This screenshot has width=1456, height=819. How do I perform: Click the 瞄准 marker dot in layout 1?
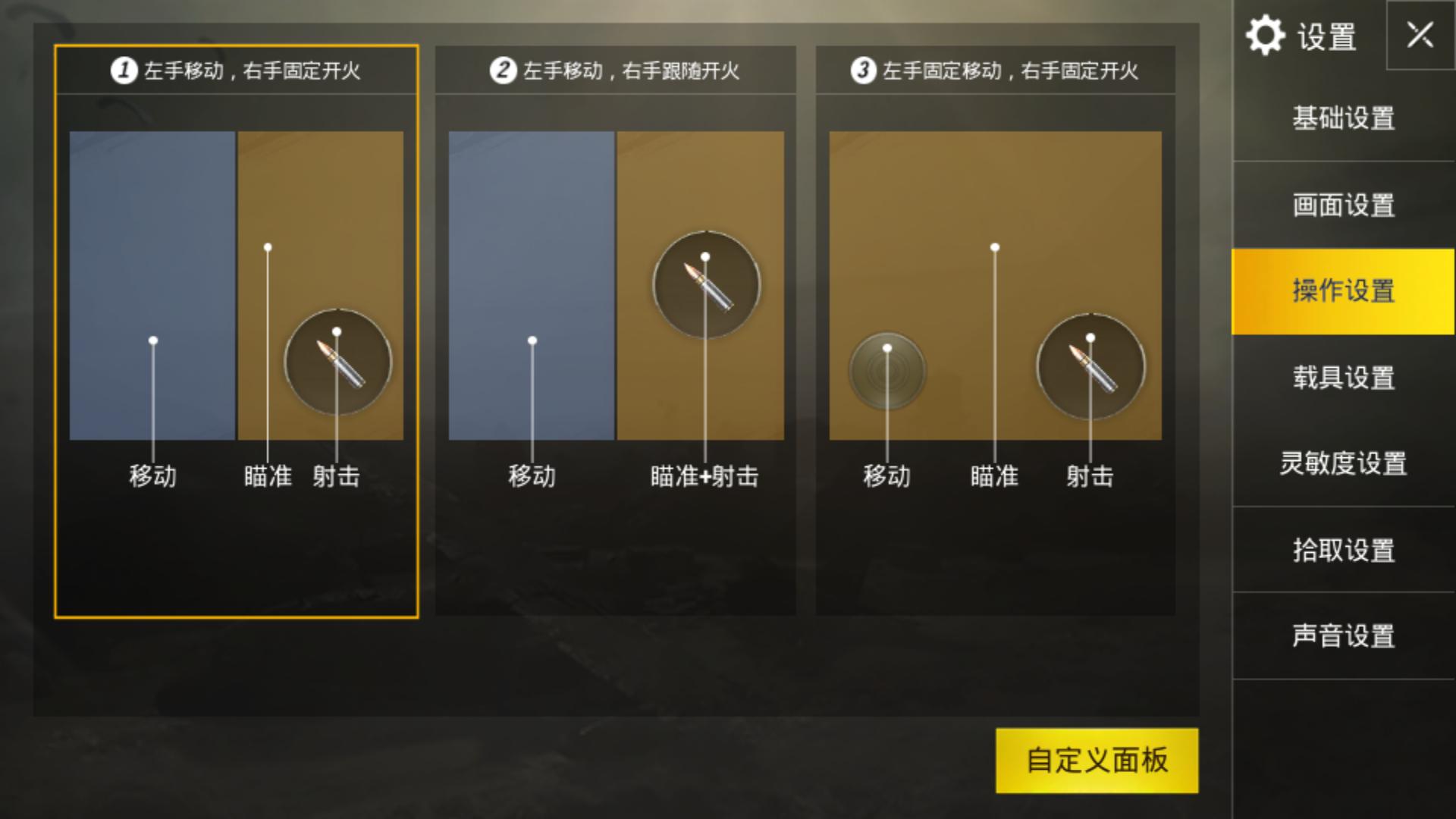coord(267,246)
